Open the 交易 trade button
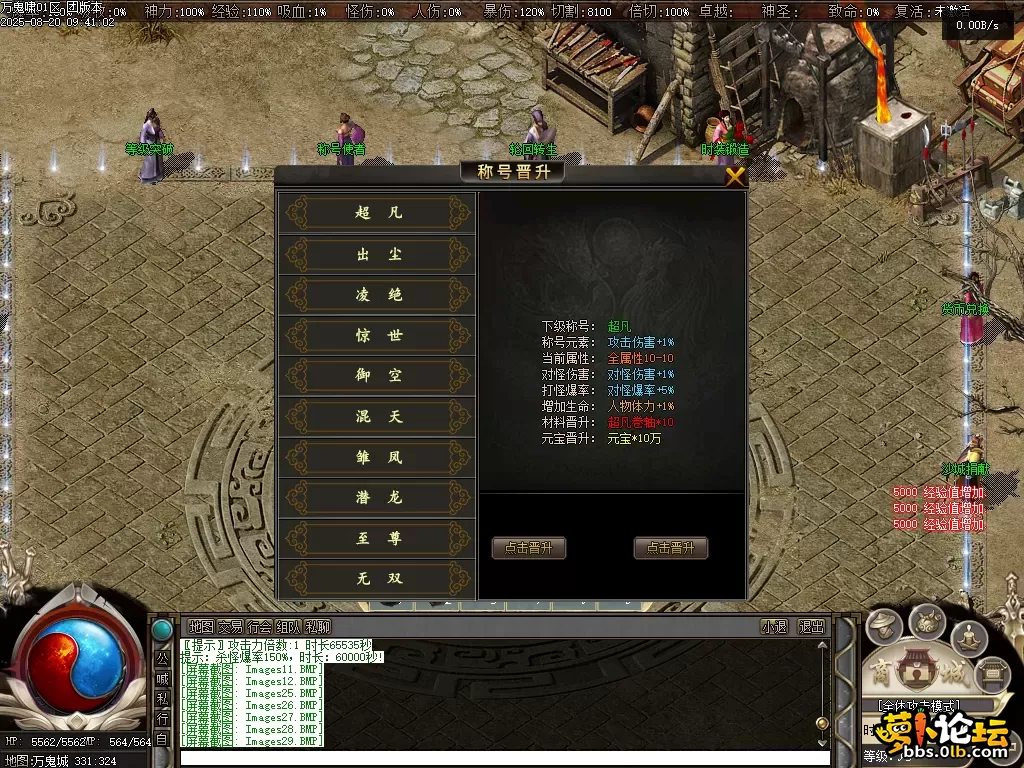1024x768 pixels. click(x=230, y=627)
